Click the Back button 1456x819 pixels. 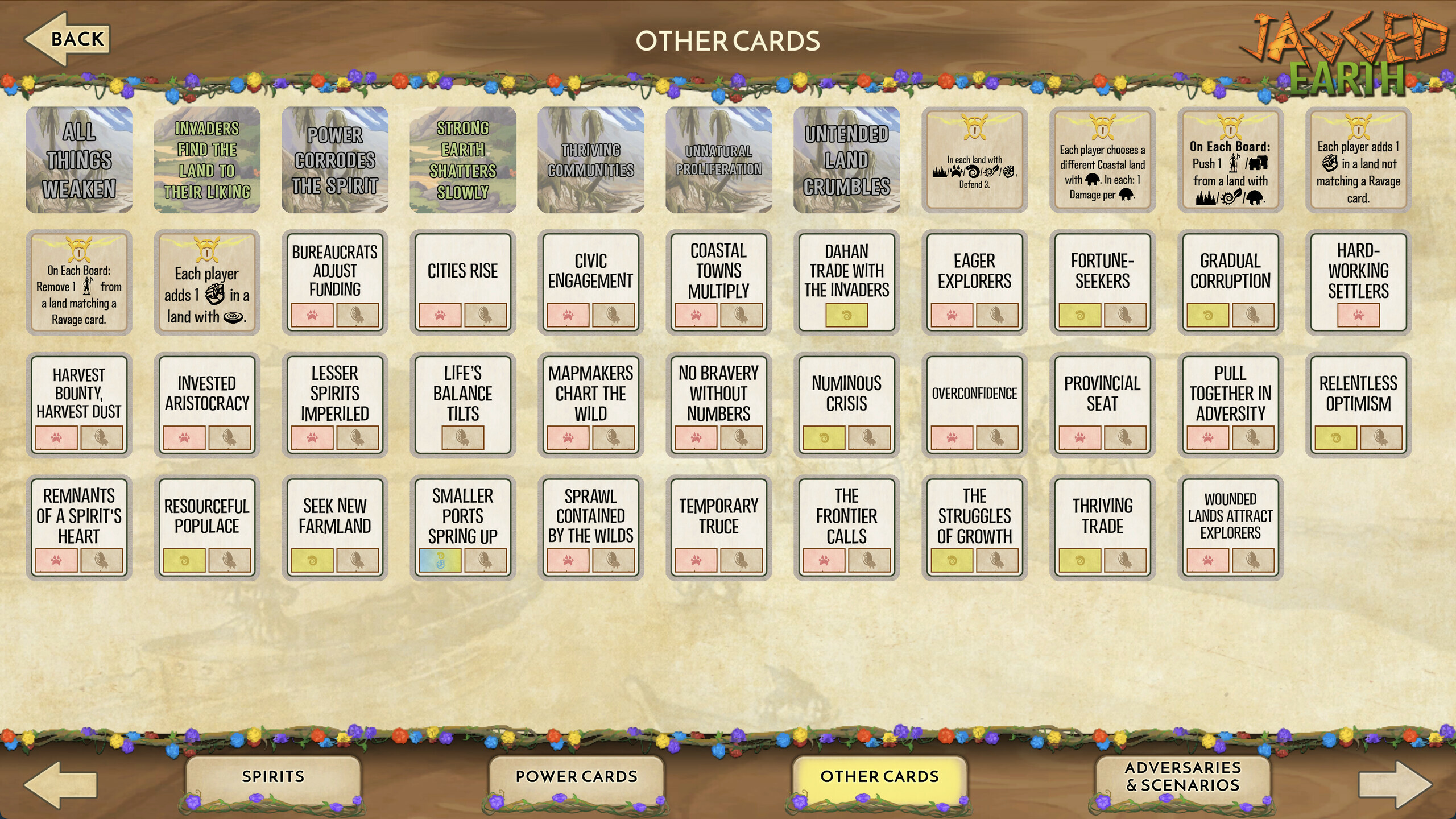(67, 39)
